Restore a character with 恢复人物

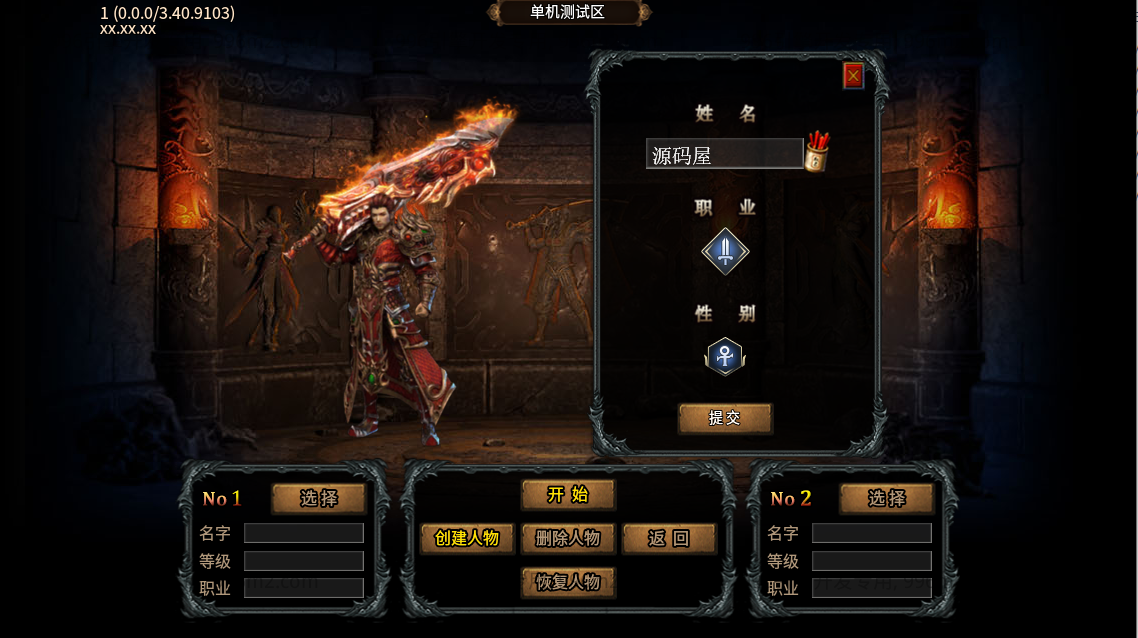(x=568, y=582)
